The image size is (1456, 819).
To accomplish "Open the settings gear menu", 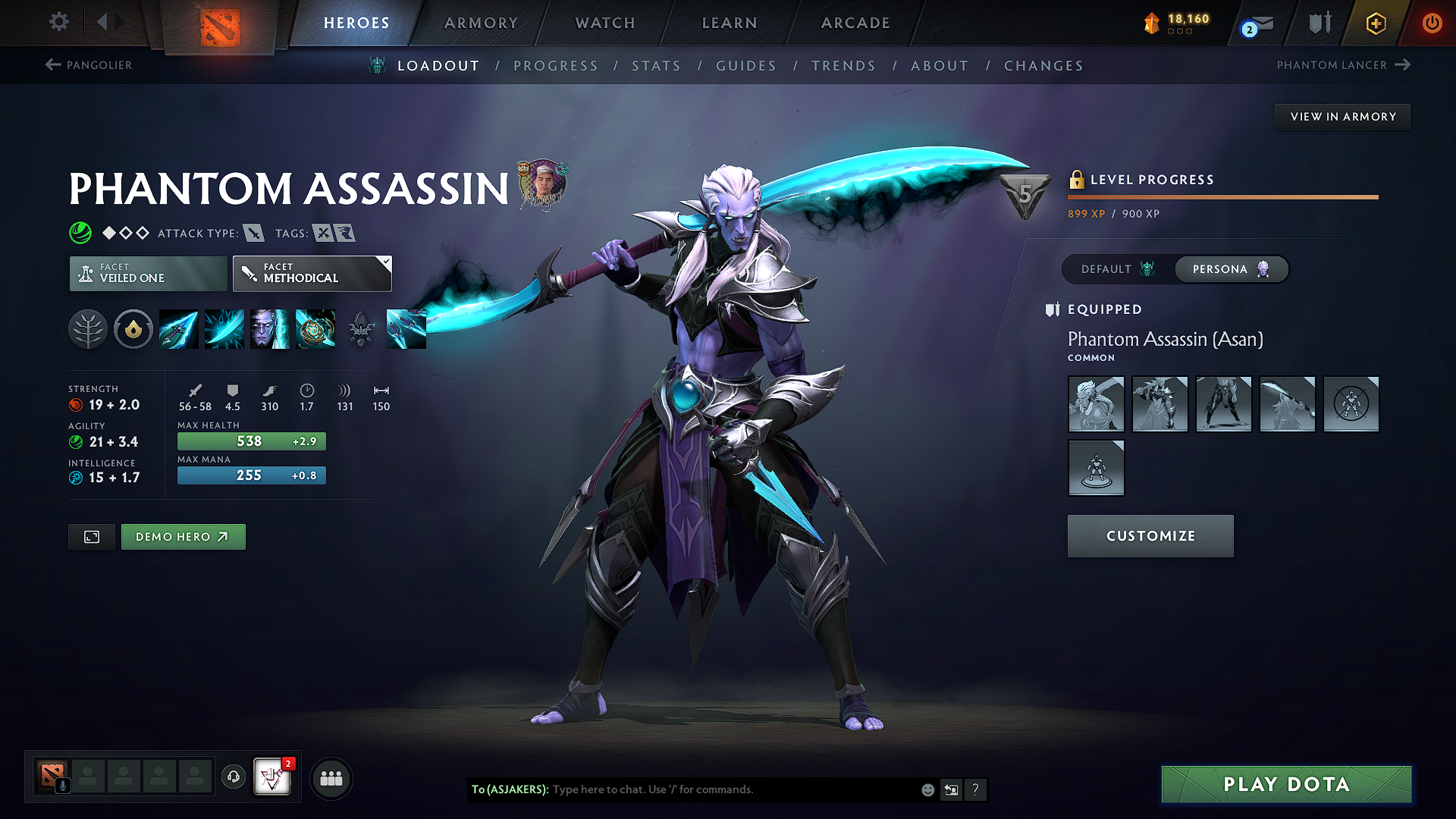I will coord(59,22).
